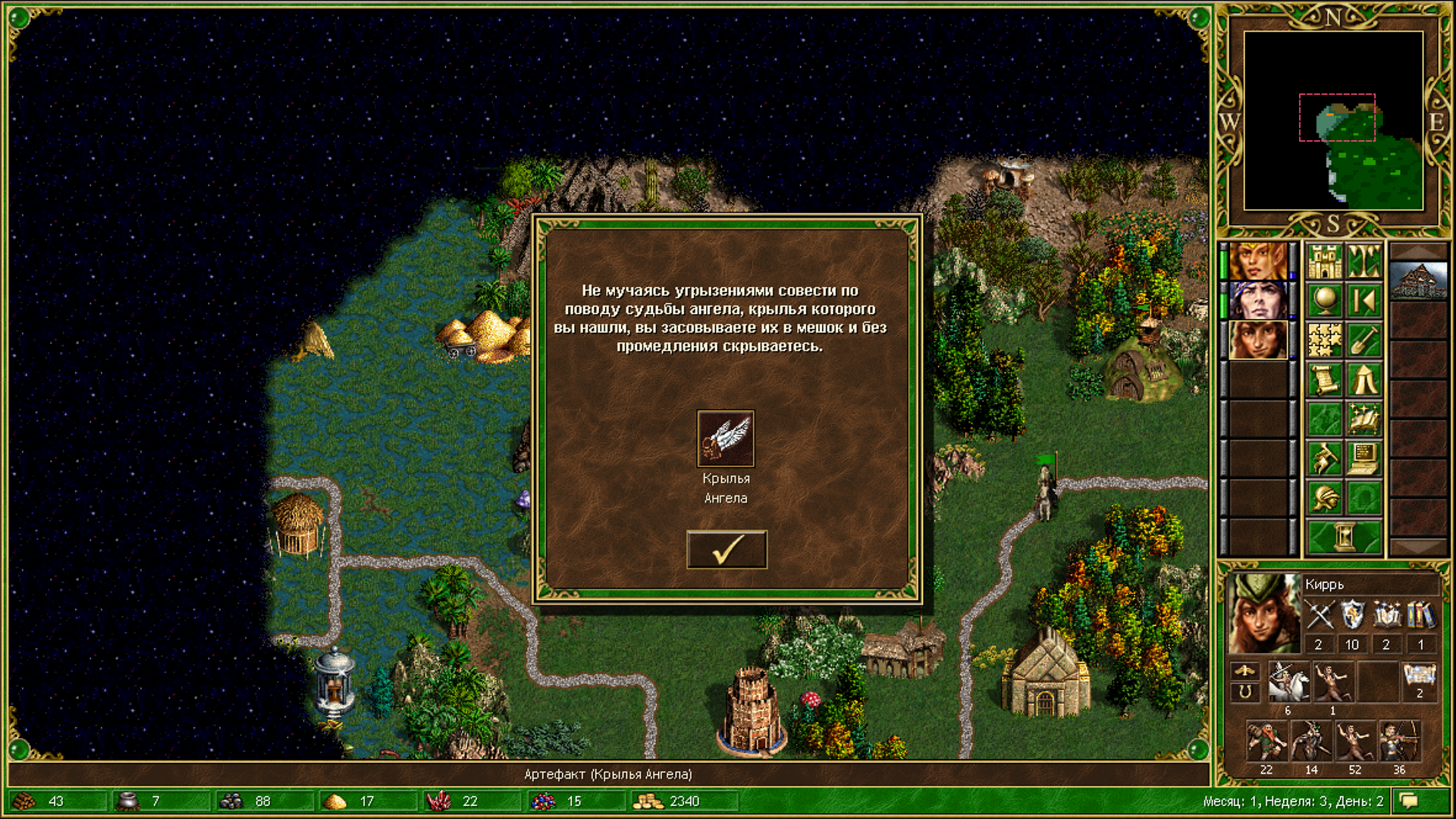Click the minimap in the corner
Image resolution: width=1456 pixels, height=819 pixels.
[x=1333, y=121]
